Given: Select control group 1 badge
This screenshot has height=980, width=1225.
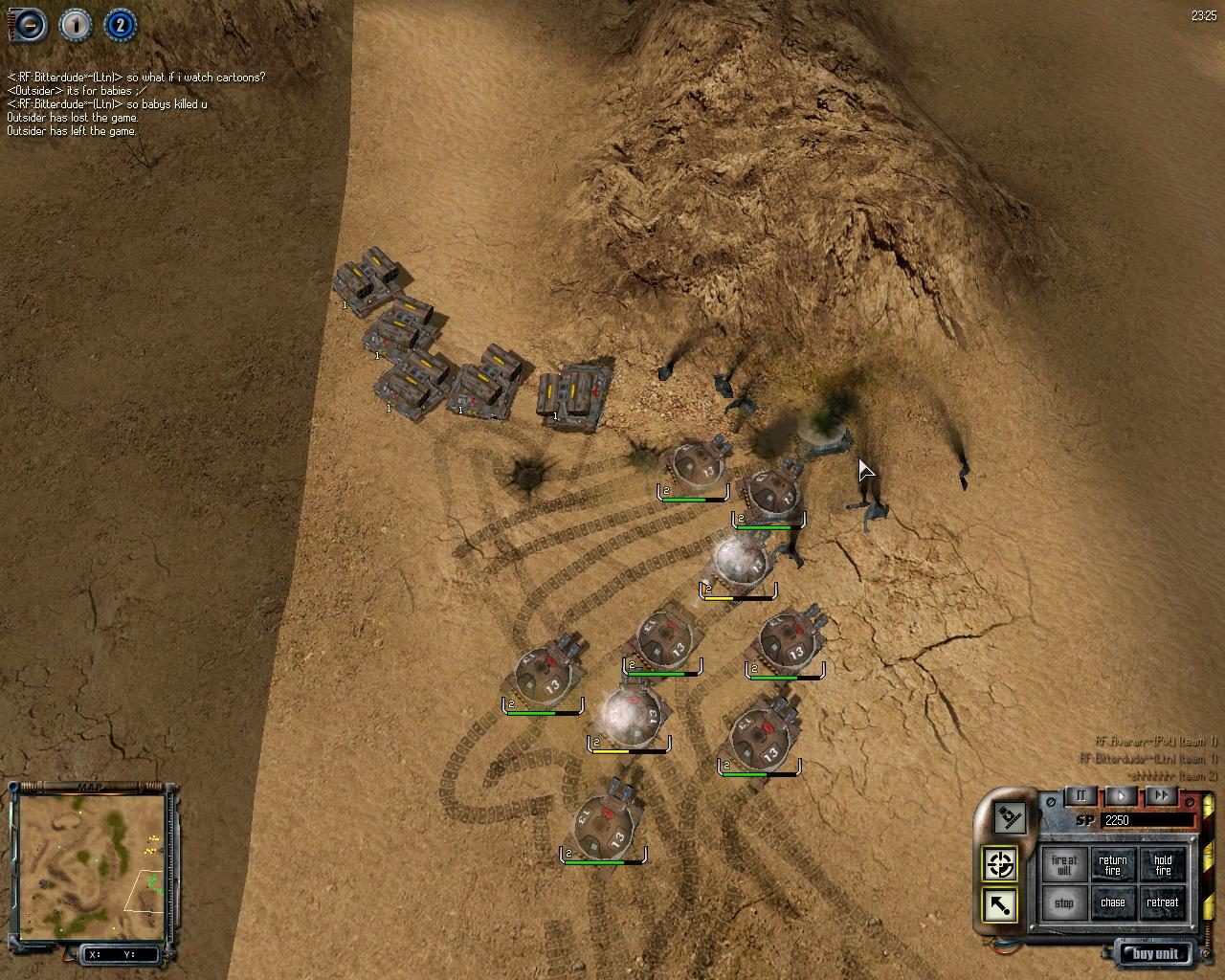Looking at the screenshot, I should click(x=76, y=26).
